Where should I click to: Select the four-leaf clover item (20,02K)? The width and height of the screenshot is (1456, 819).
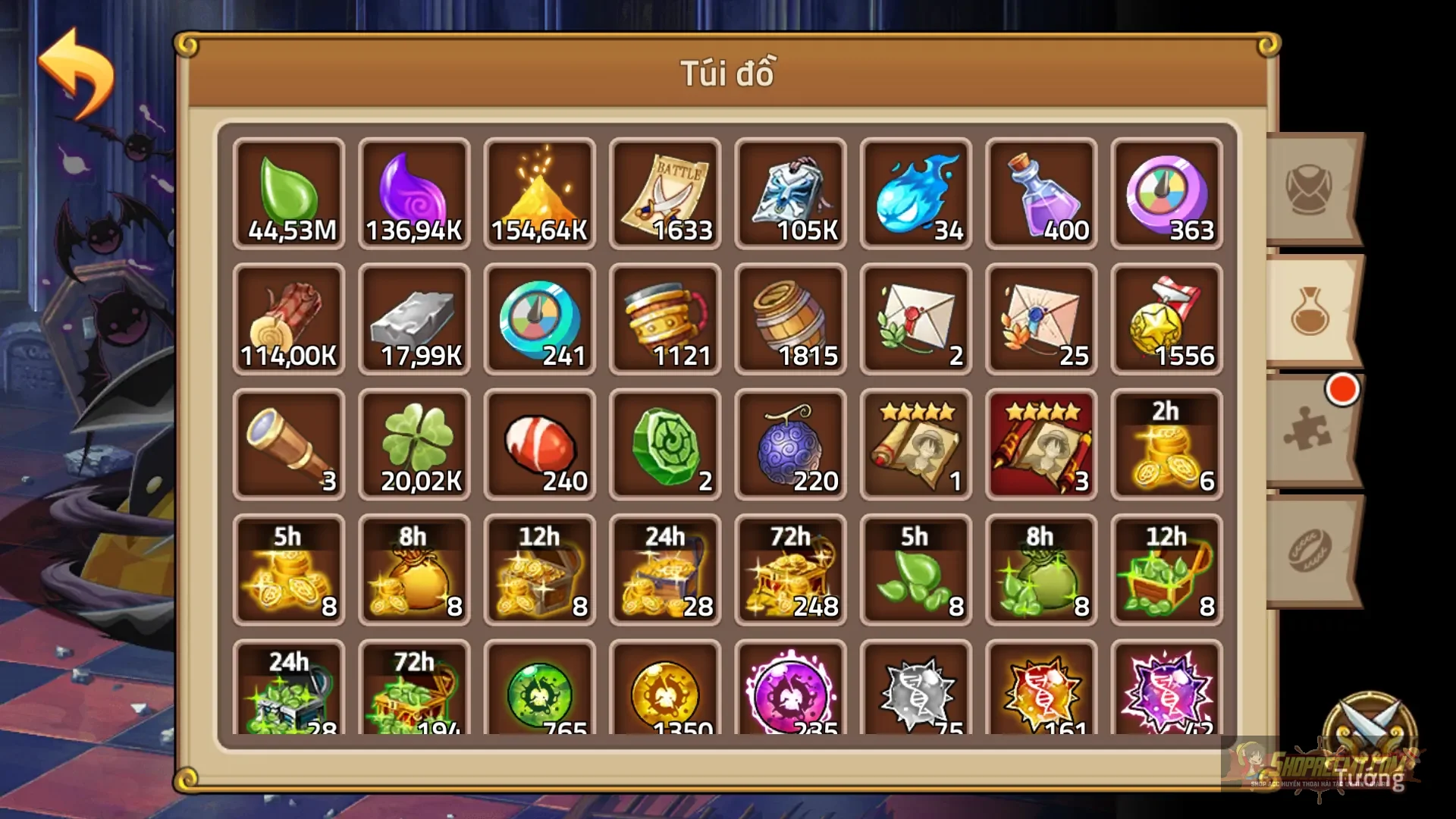[413, 444]
